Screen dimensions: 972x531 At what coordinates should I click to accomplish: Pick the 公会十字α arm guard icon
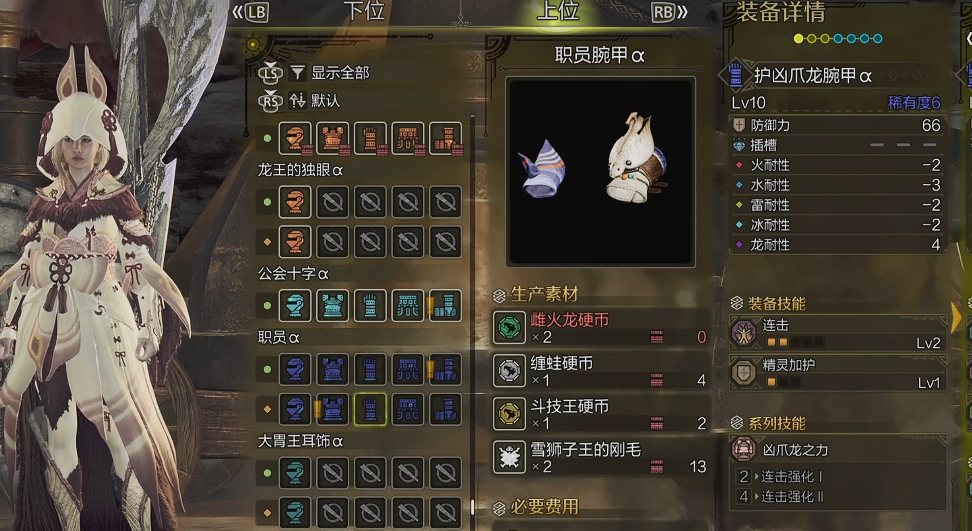click(370, 305)
